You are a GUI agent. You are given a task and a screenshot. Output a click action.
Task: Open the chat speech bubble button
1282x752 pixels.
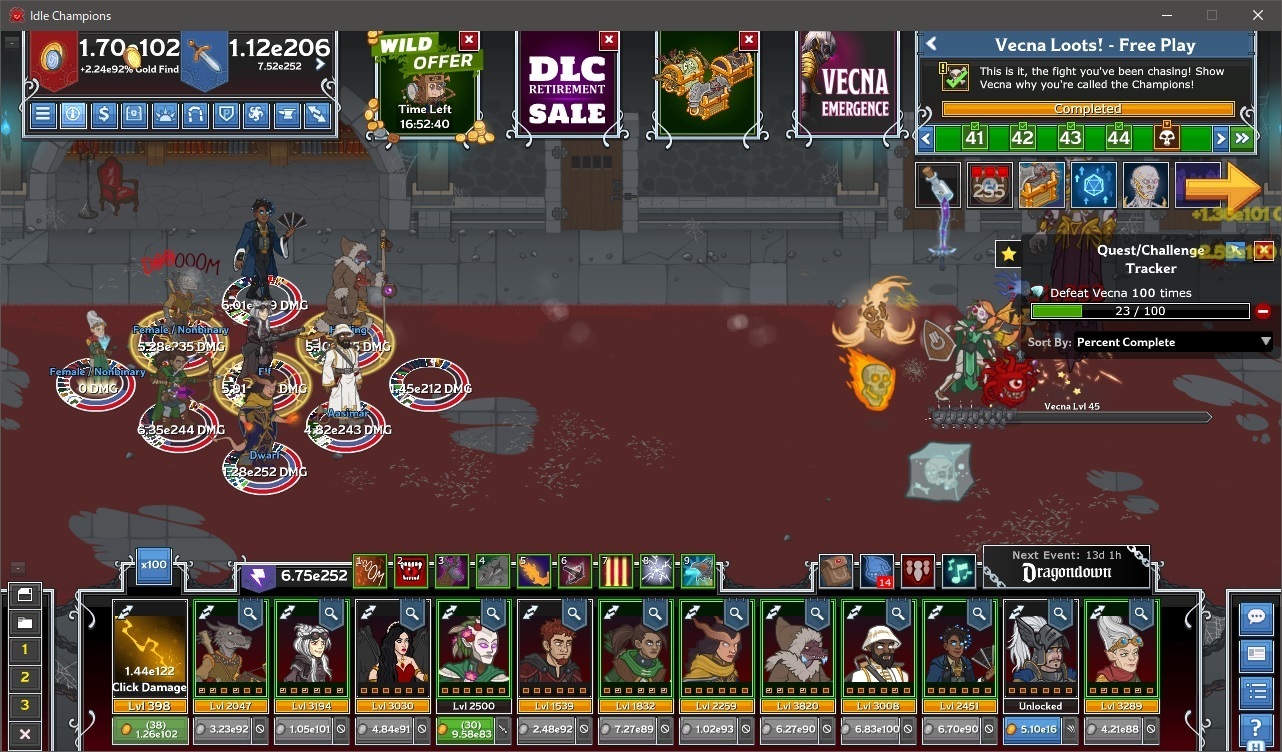(x=1255, y=617)
